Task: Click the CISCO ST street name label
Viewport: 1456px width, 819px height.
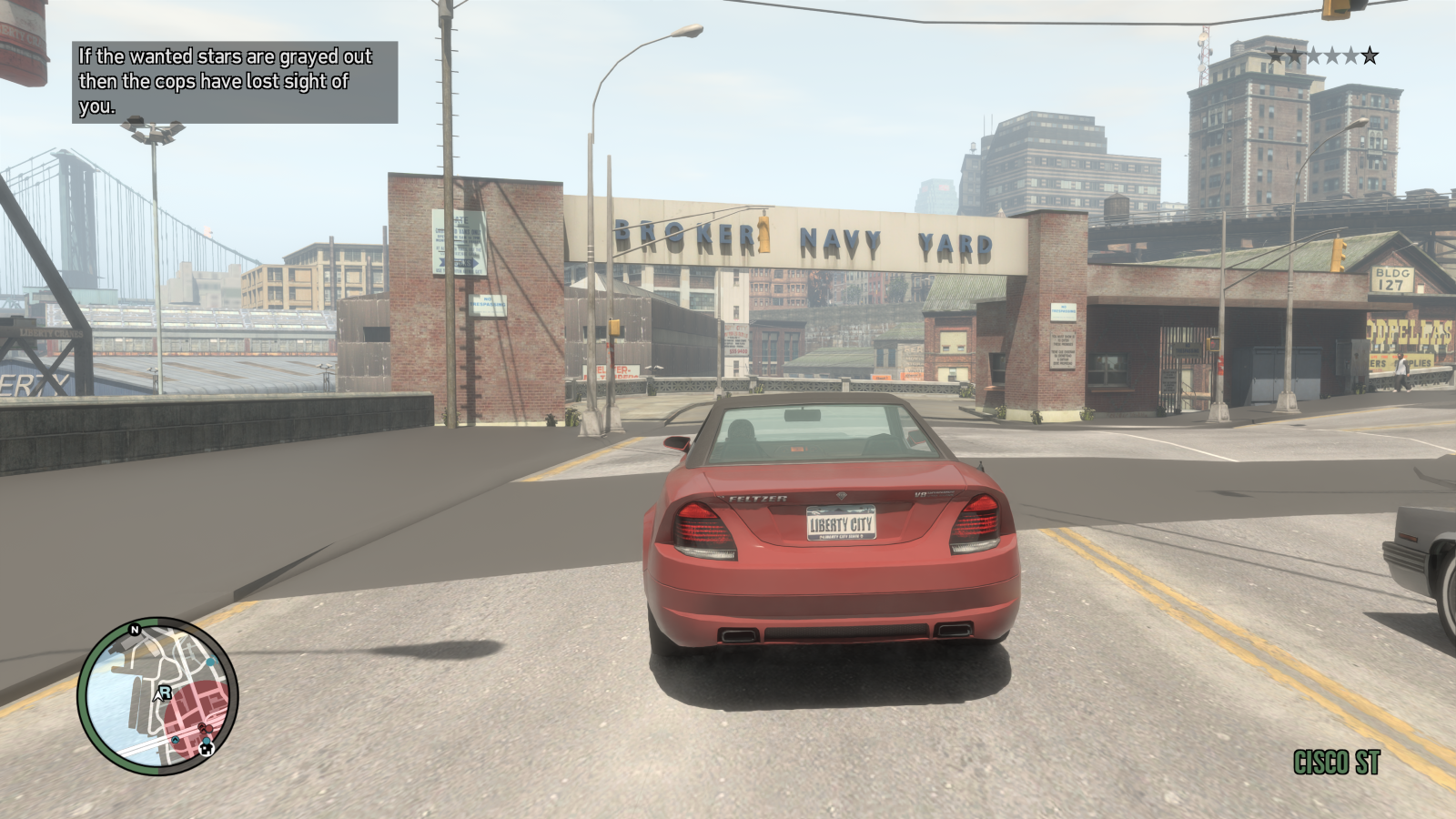Action: [x=1335, y=763]
